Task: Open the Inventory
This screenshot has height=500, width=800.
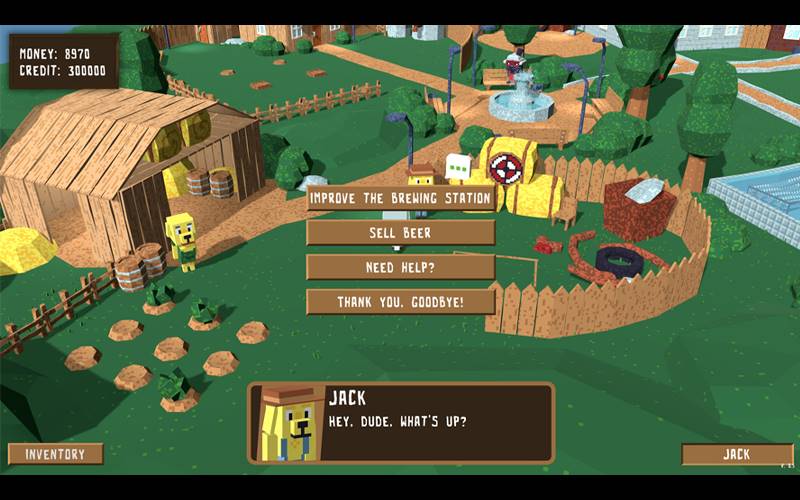Action: (56, 454)
